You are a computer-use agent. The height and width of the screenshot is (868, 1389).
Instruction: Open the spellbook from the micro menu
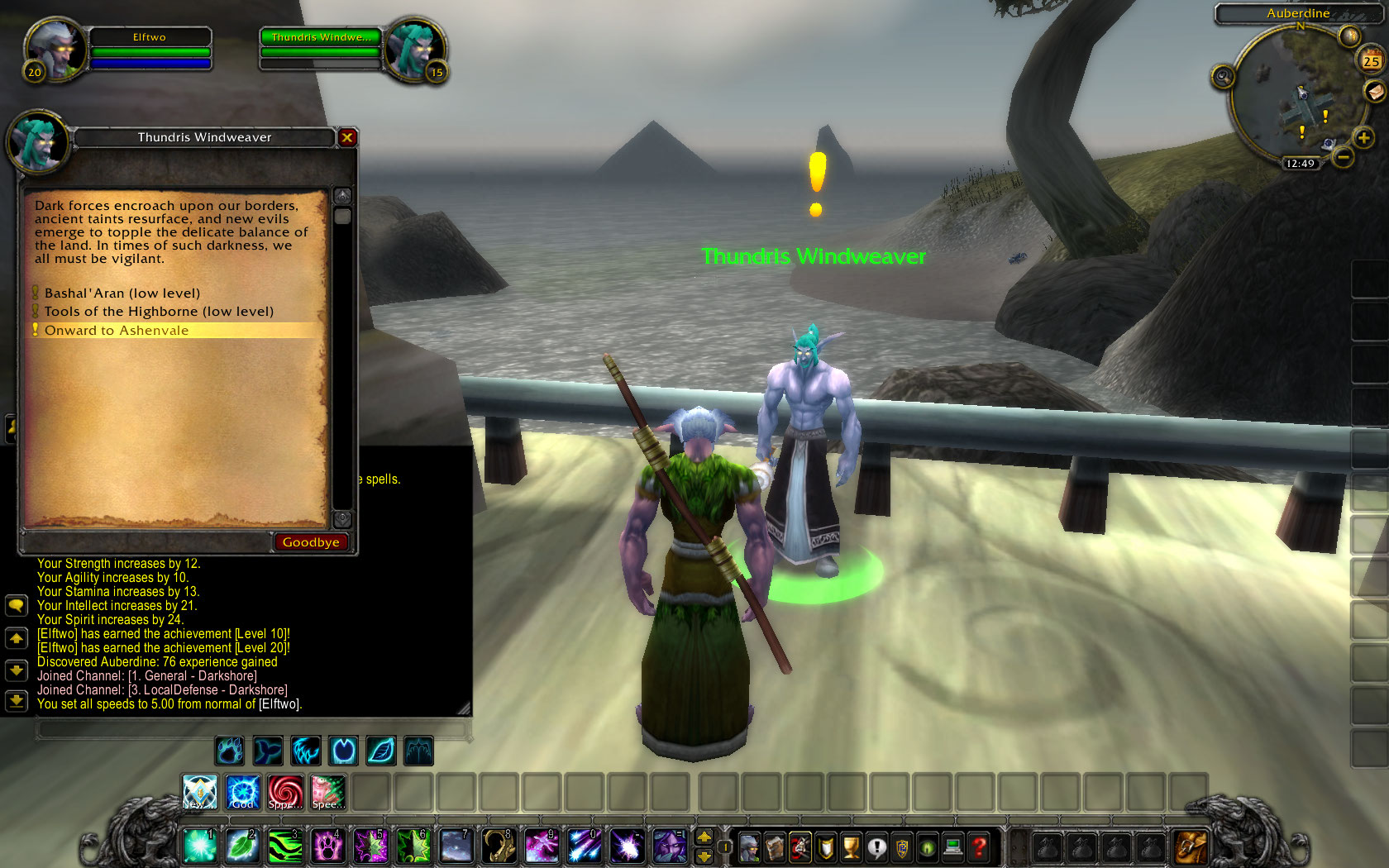click(774, 847)
